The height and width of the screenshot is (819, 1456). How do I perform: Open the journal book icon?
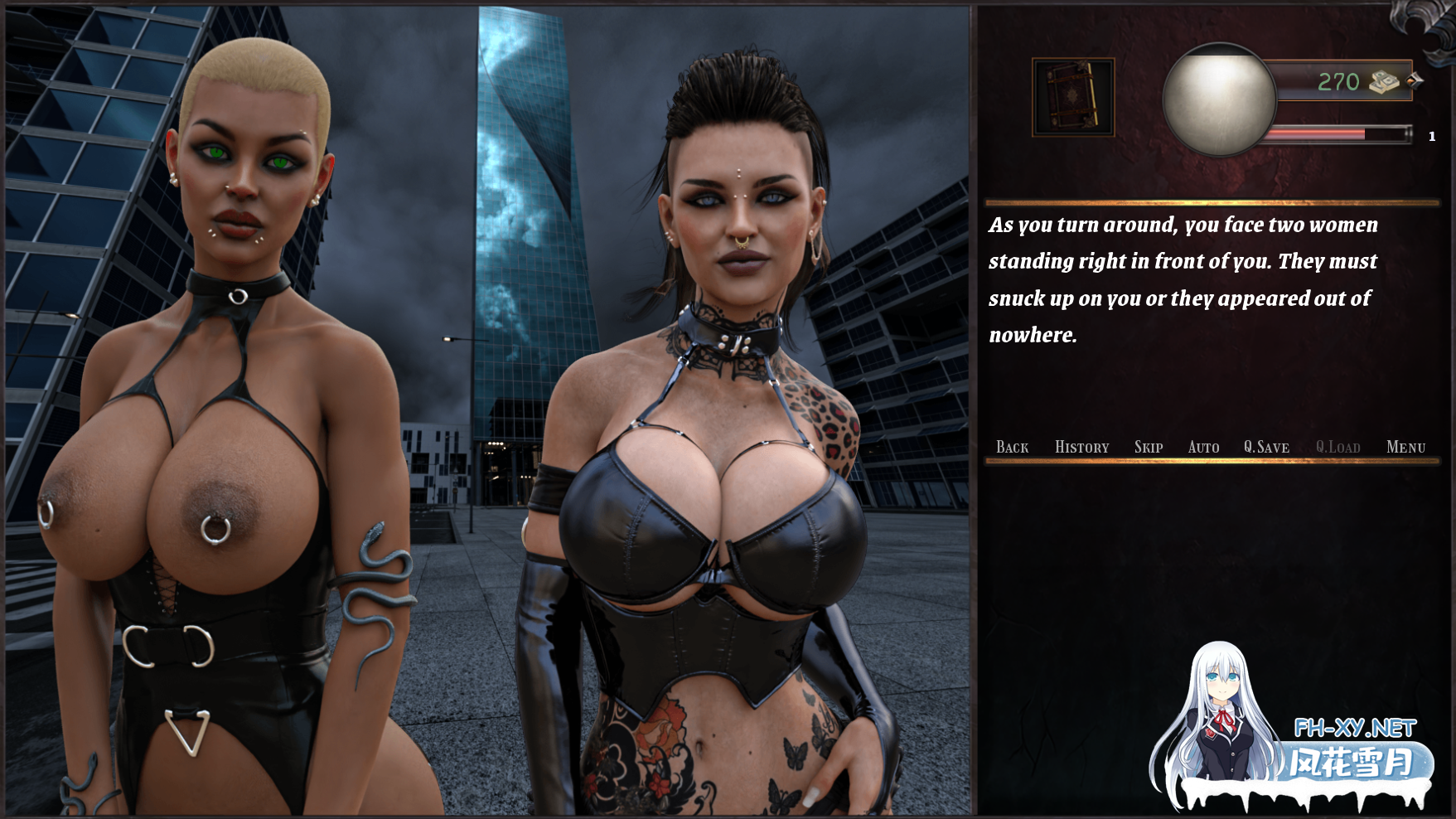click(x=1073, y=98)
